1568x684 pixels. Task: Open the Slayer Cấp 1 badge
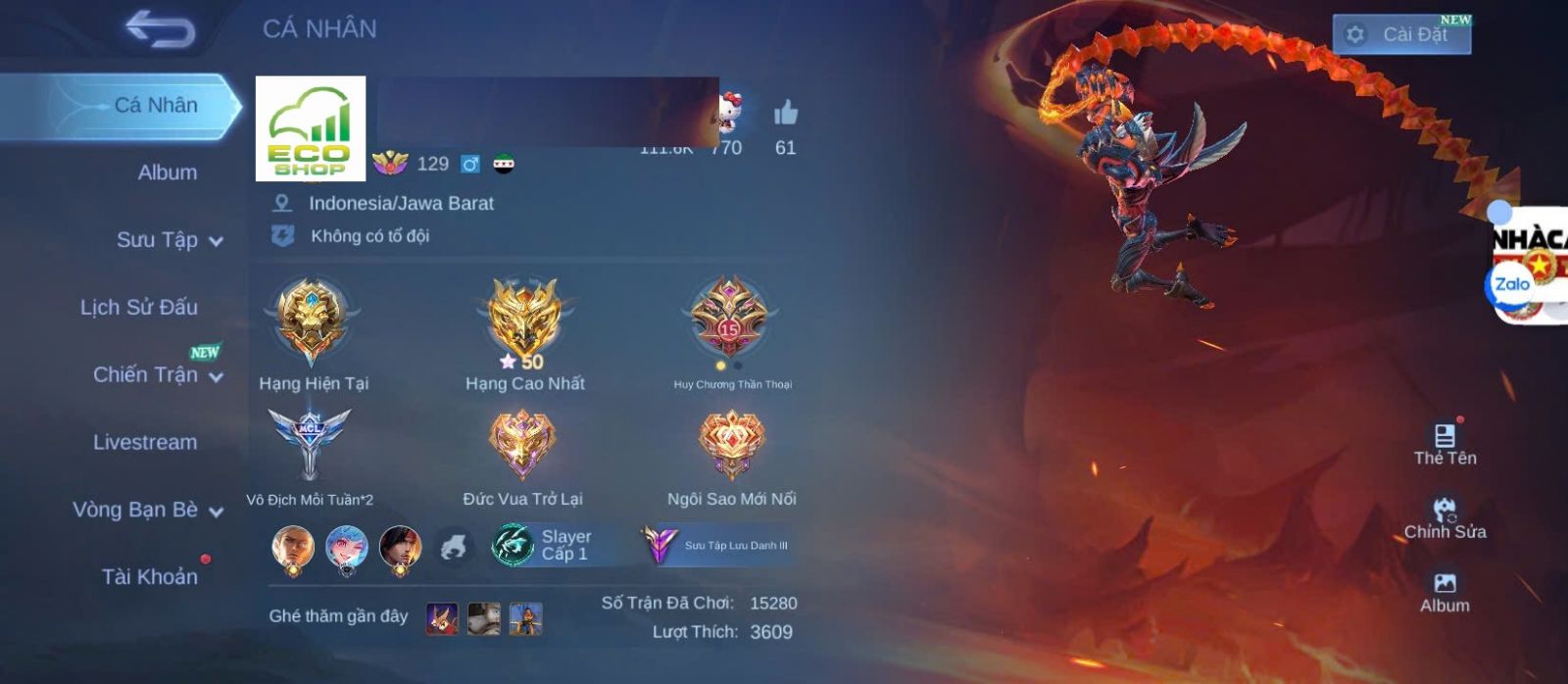tap(545, 546)
